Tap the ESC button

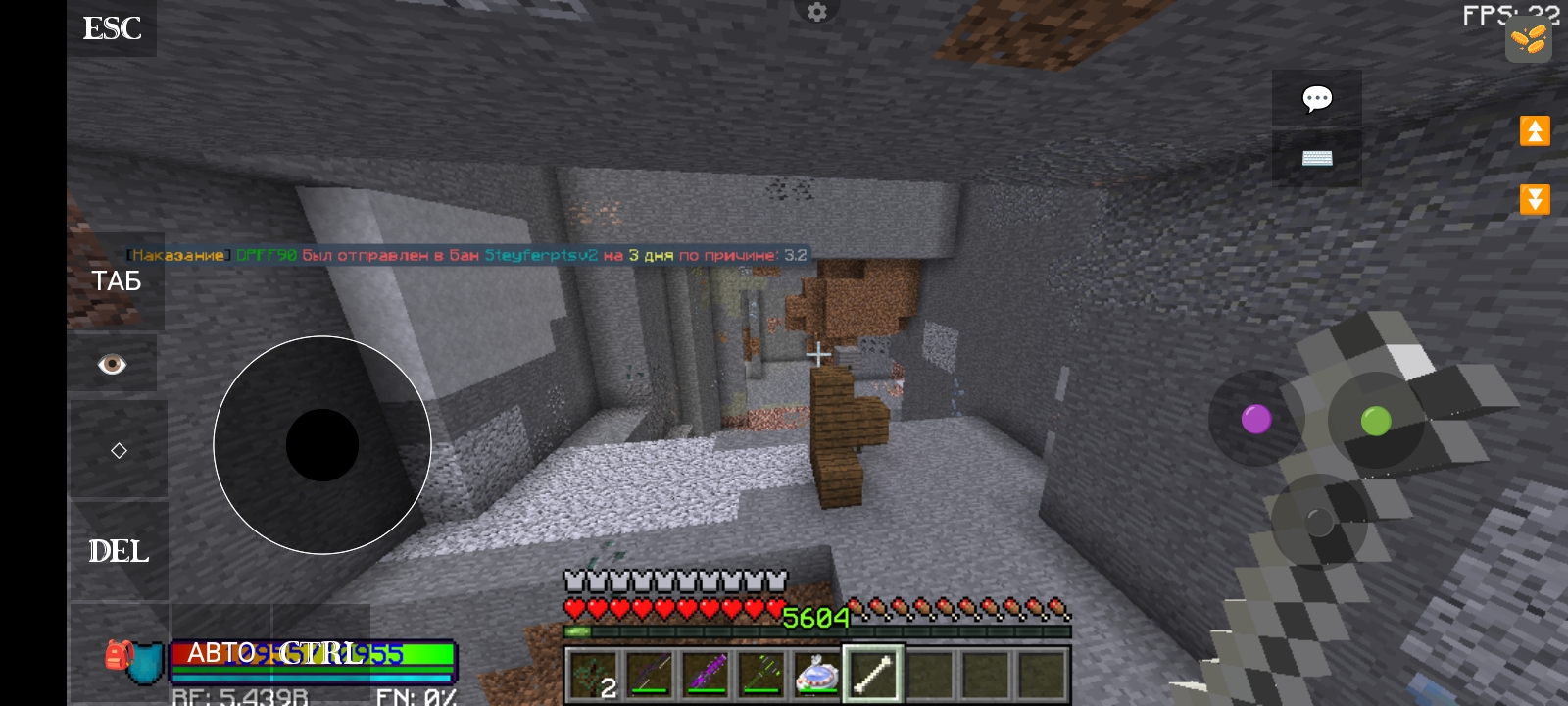tap(112, 28)
